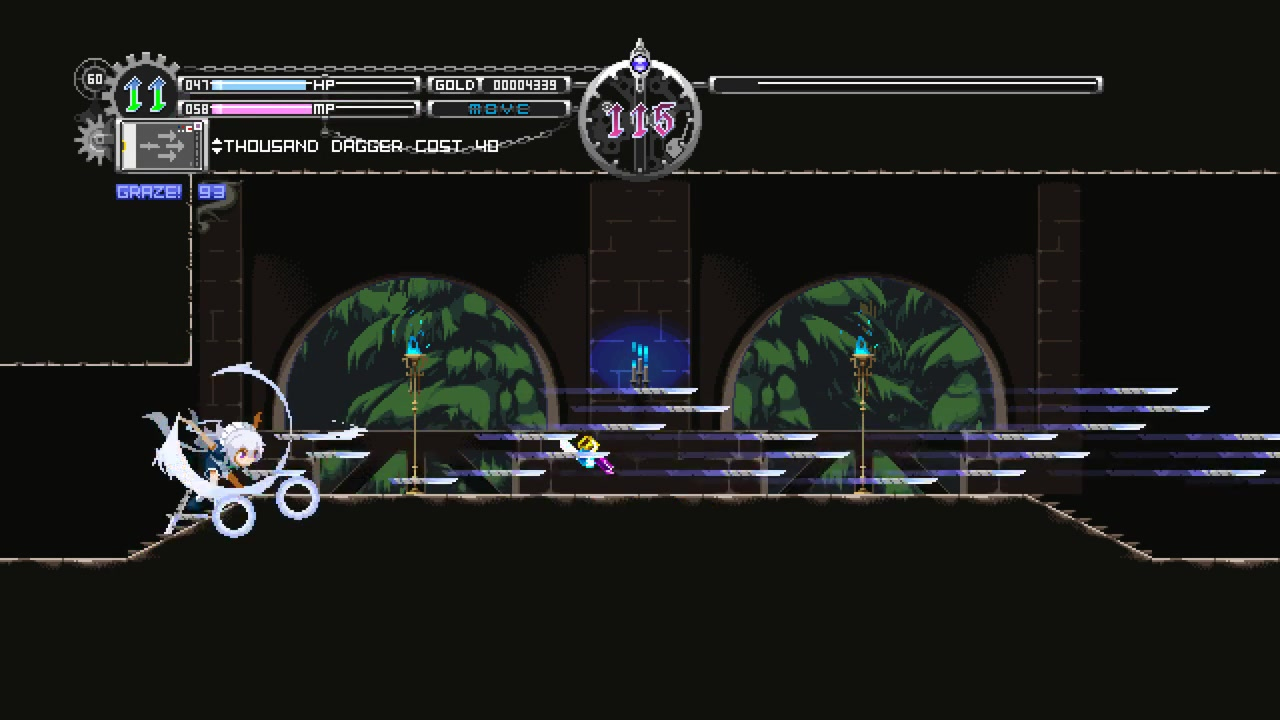The height and width of the screenshot is (720, 1280).
Task: Click the graze count number 93
Action: (x=210, y=192)
